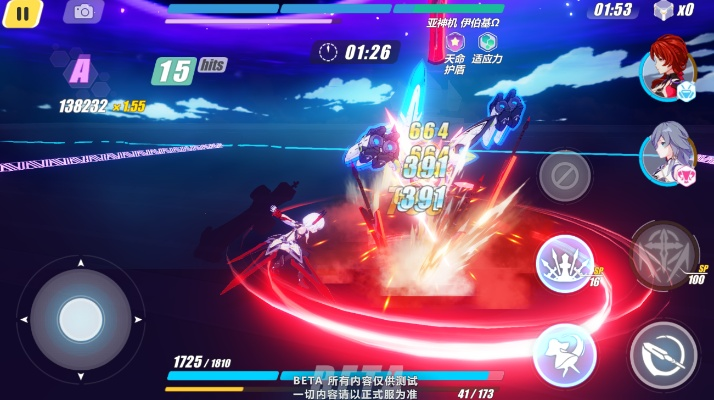Use the weapon skill costing 16 SP
714x400 pixels.
[565, 265]
